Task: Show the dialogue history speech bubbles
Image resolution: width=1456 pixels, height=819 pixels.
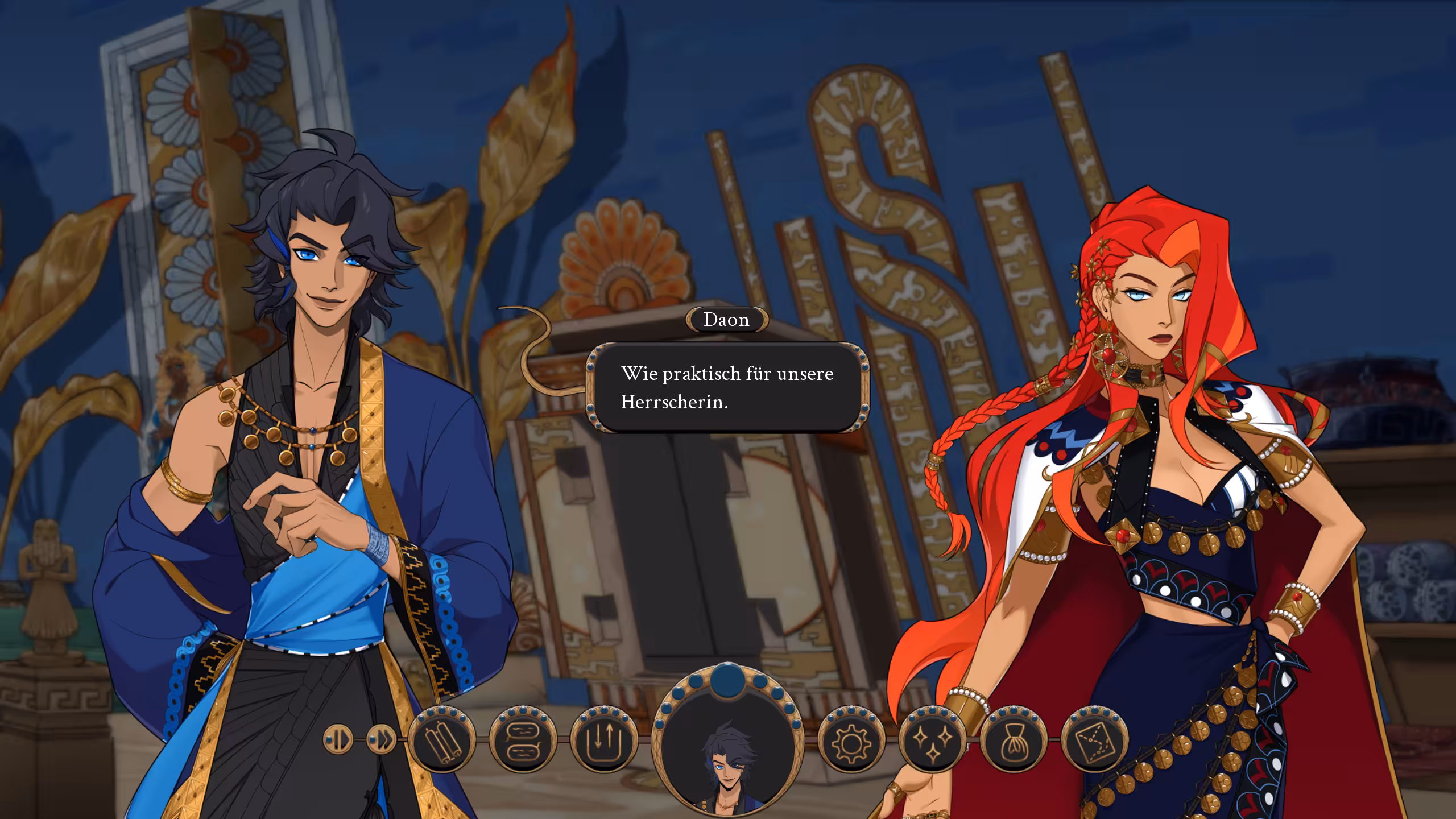Action: tap(523, 739)
